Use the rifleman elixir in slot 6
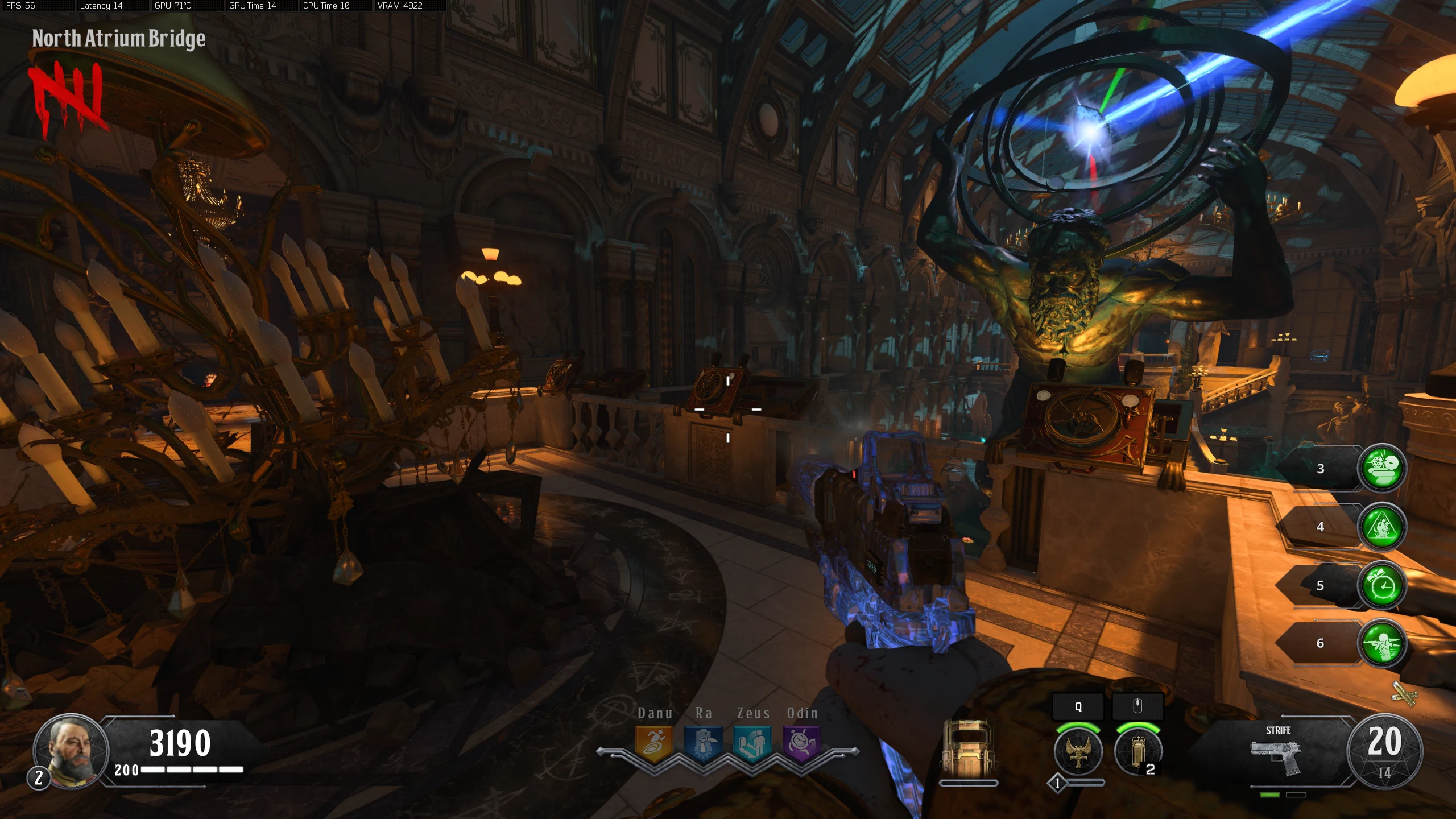 (1382, 643)
